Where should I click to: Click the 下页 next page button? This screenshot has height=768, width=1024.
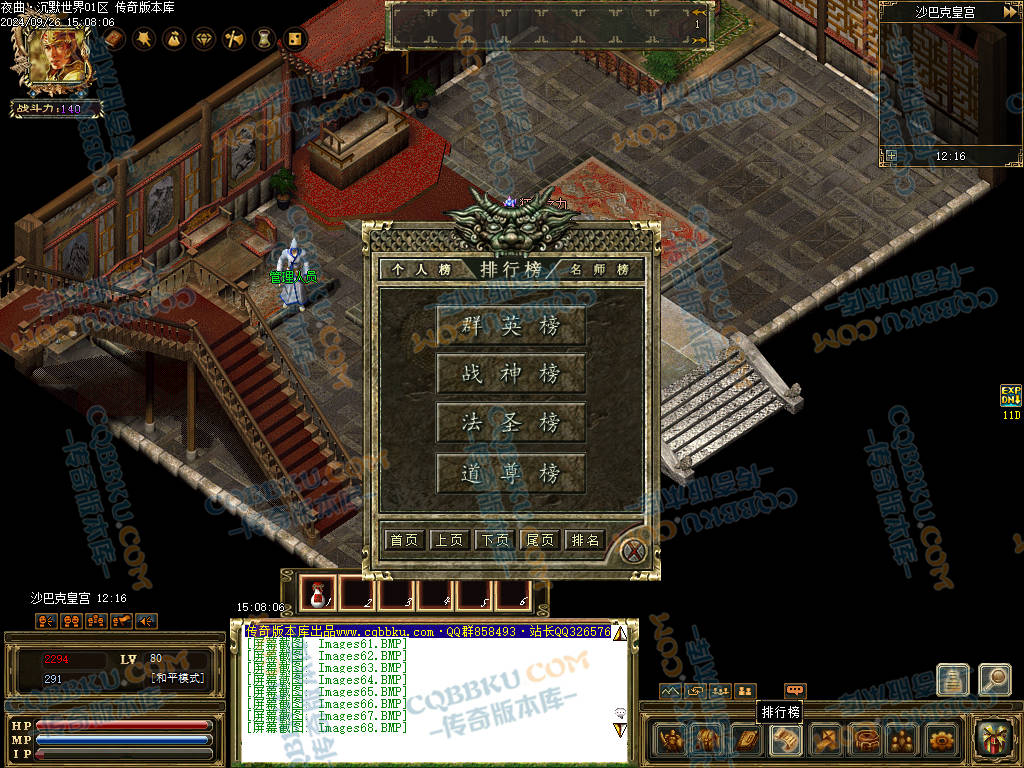click(495, 540)
